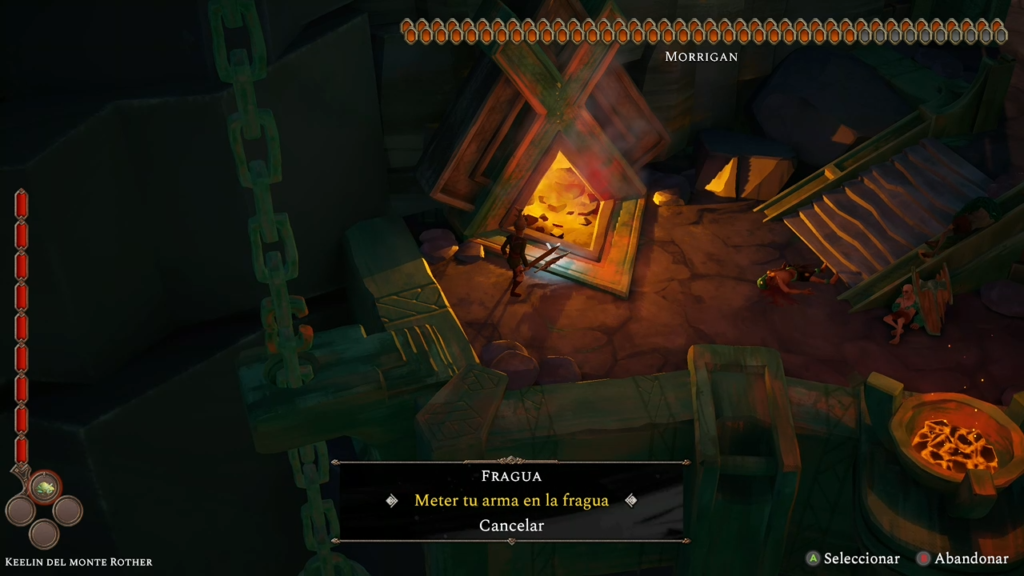Choose "Meter tu arma en la fragua"
Viewport: 1024px width, 576px height.
click(511, 500)
